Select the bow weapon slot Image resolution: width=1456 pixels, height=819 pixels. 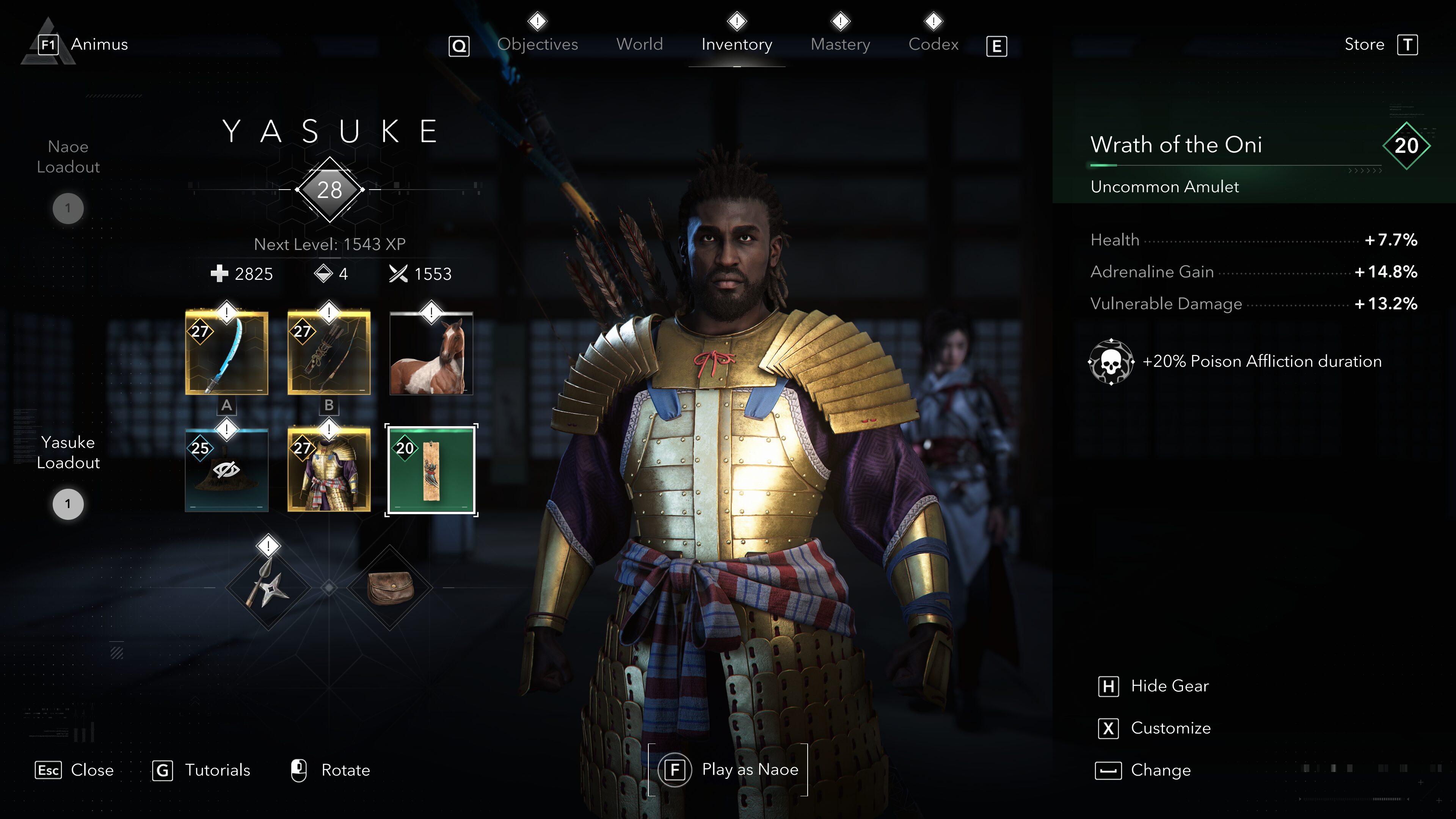click(329, 353)
